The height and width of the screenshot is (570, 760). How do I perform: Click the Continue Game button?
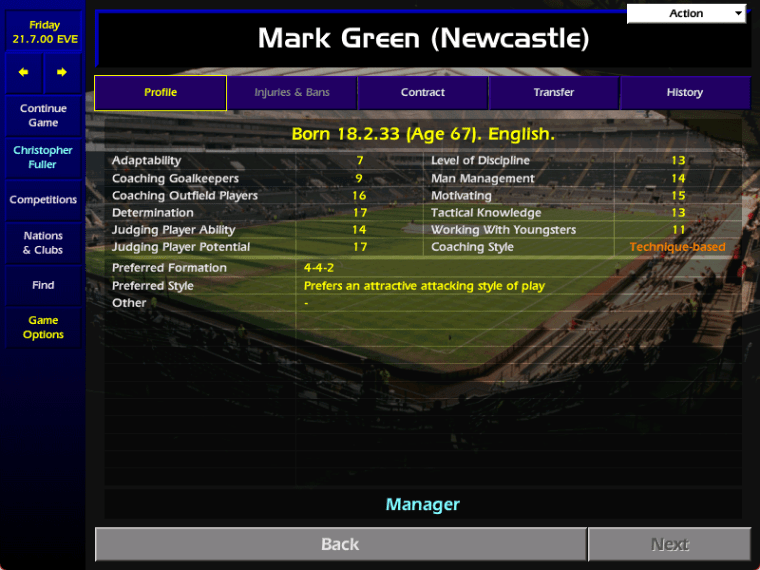[43, 116]
